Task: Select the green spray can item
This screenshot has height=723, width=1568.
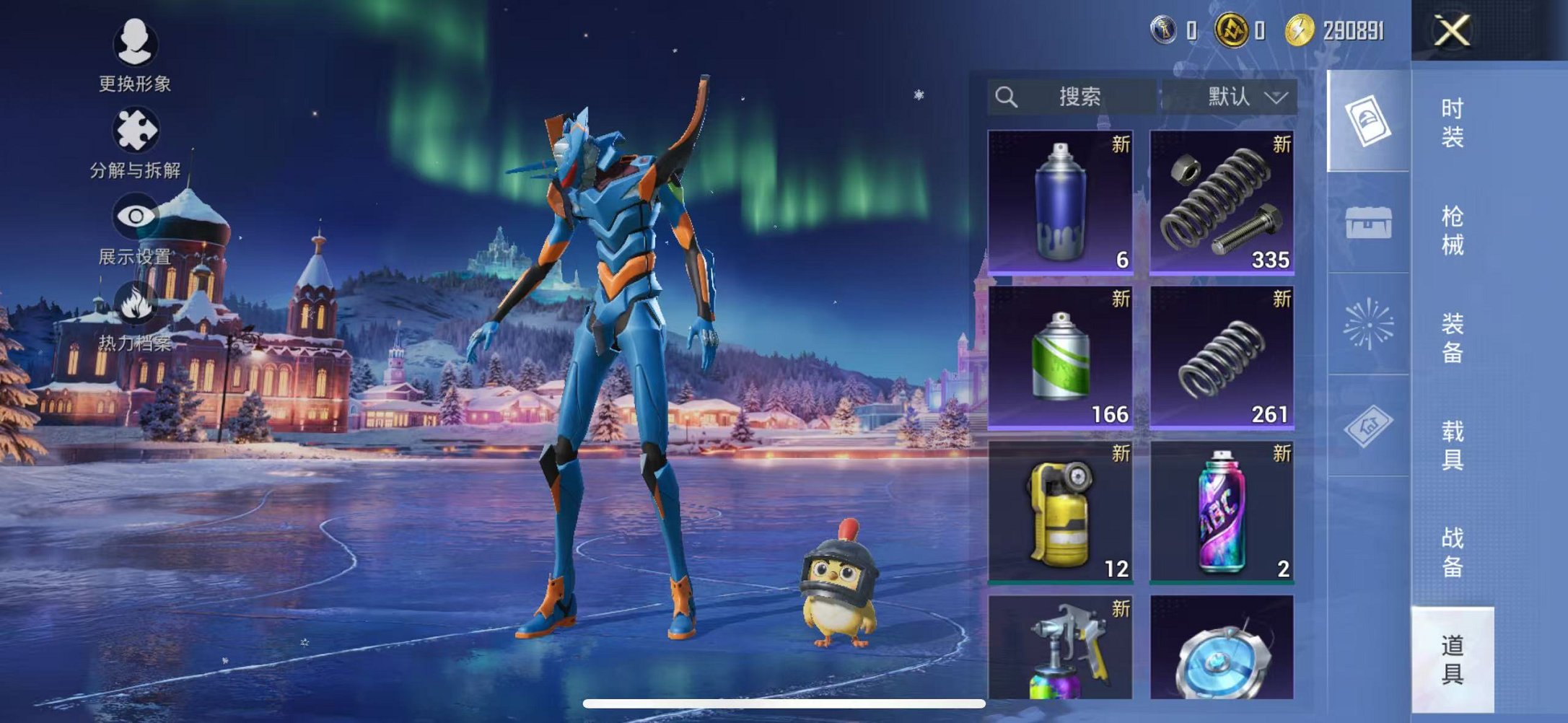Action: [1060, 357]
